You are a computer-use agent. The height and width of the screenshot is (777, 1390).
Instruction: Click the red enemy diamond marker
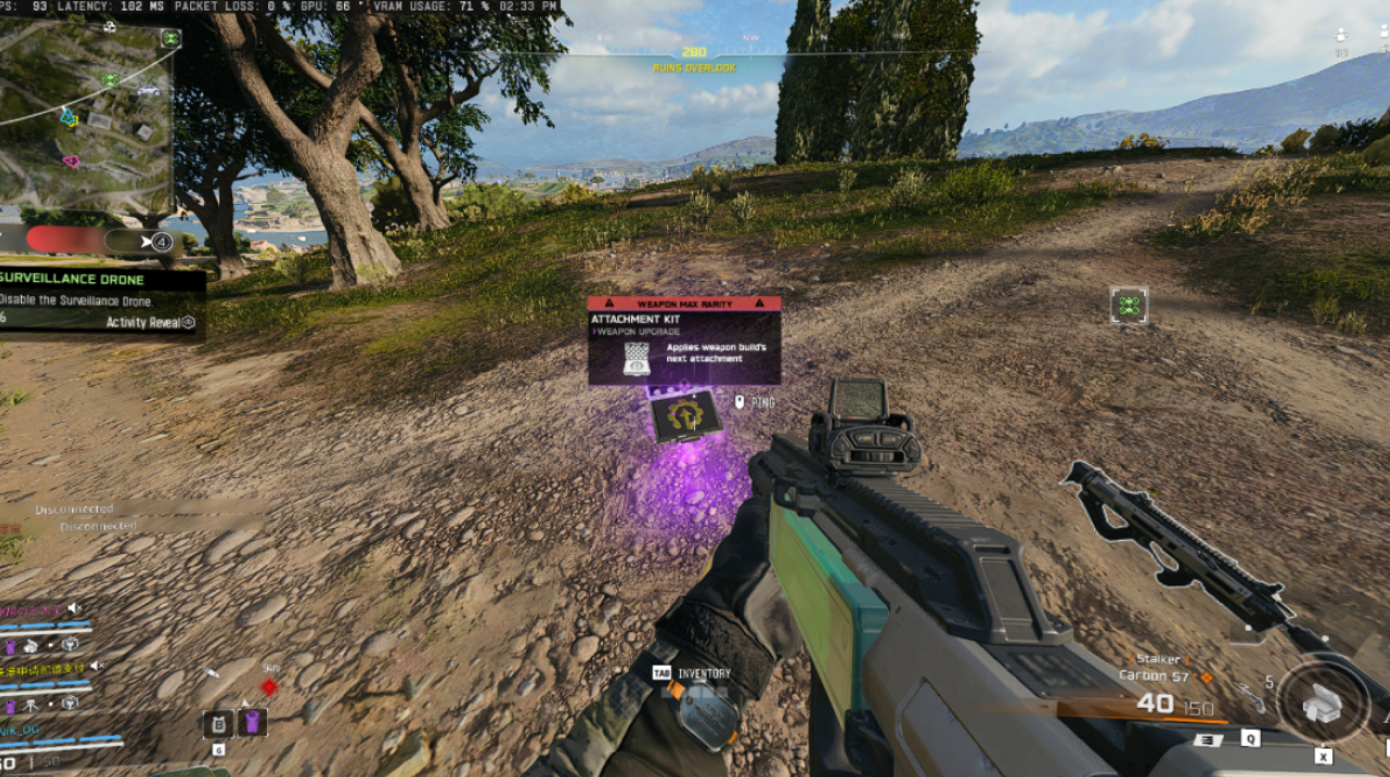coord(269,688)
